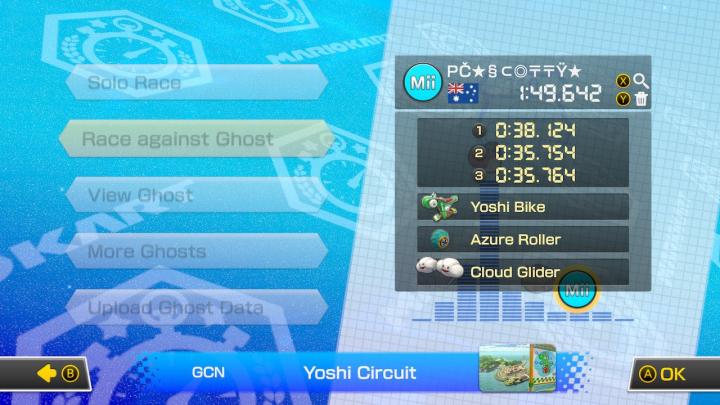This screenshot has height=405, width=720.
Task: Delete ghost with the trash icon
Action: (x=641, y=98)
